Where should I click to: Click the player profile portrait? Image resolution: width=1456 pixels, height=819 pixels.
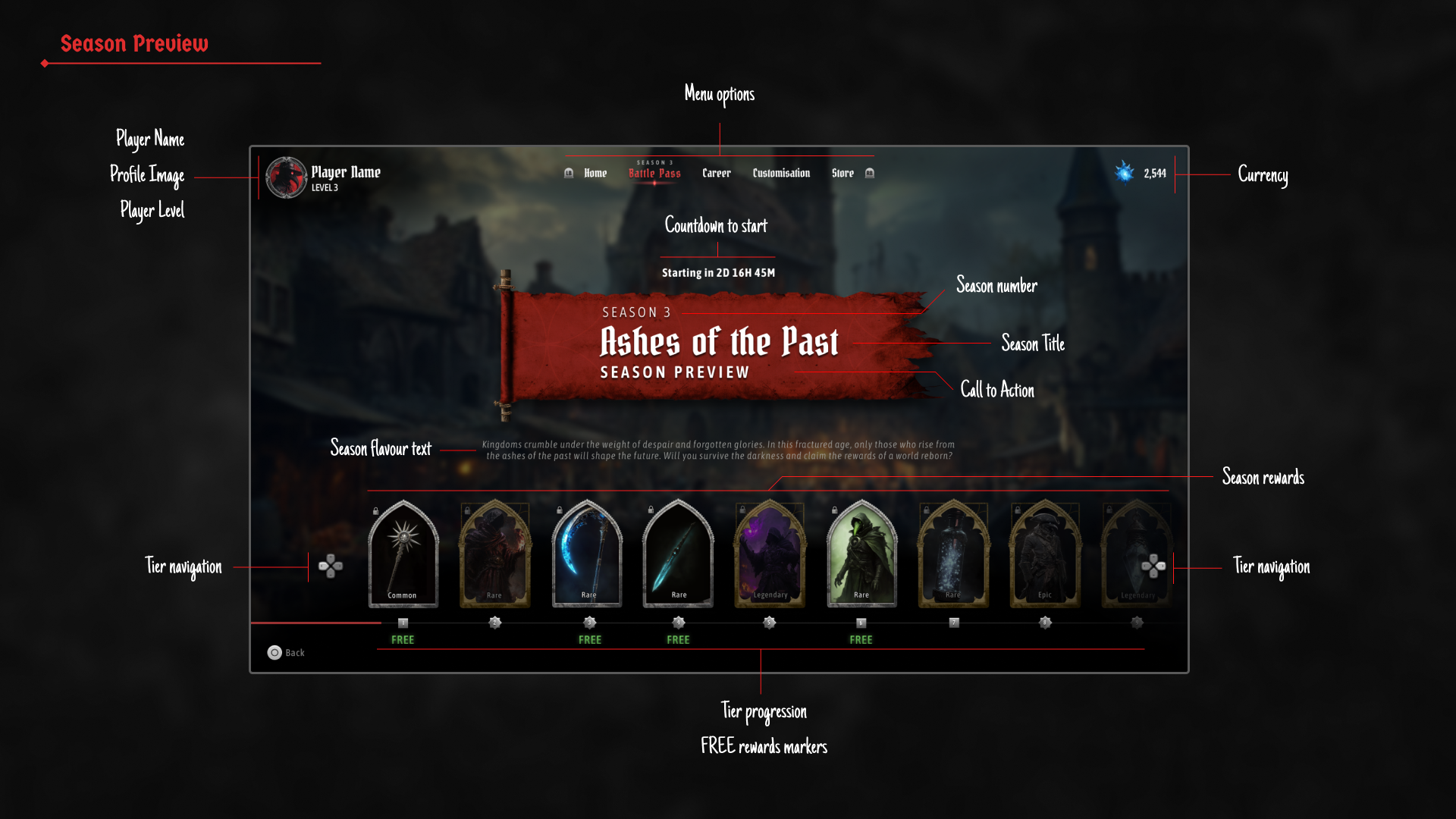pos(286,177)
